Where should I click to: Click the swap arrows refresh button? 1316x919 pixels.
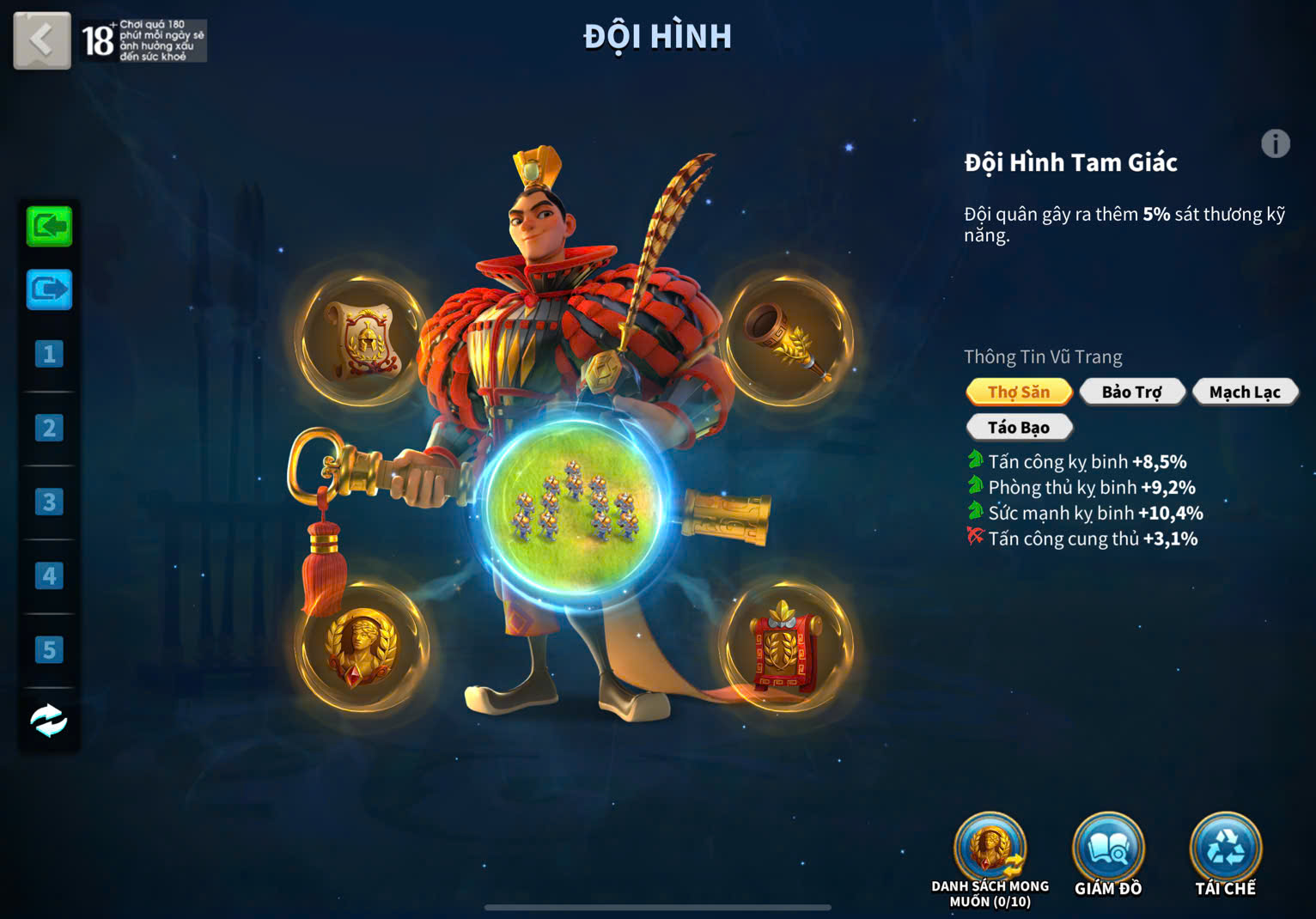coord(49,721)
